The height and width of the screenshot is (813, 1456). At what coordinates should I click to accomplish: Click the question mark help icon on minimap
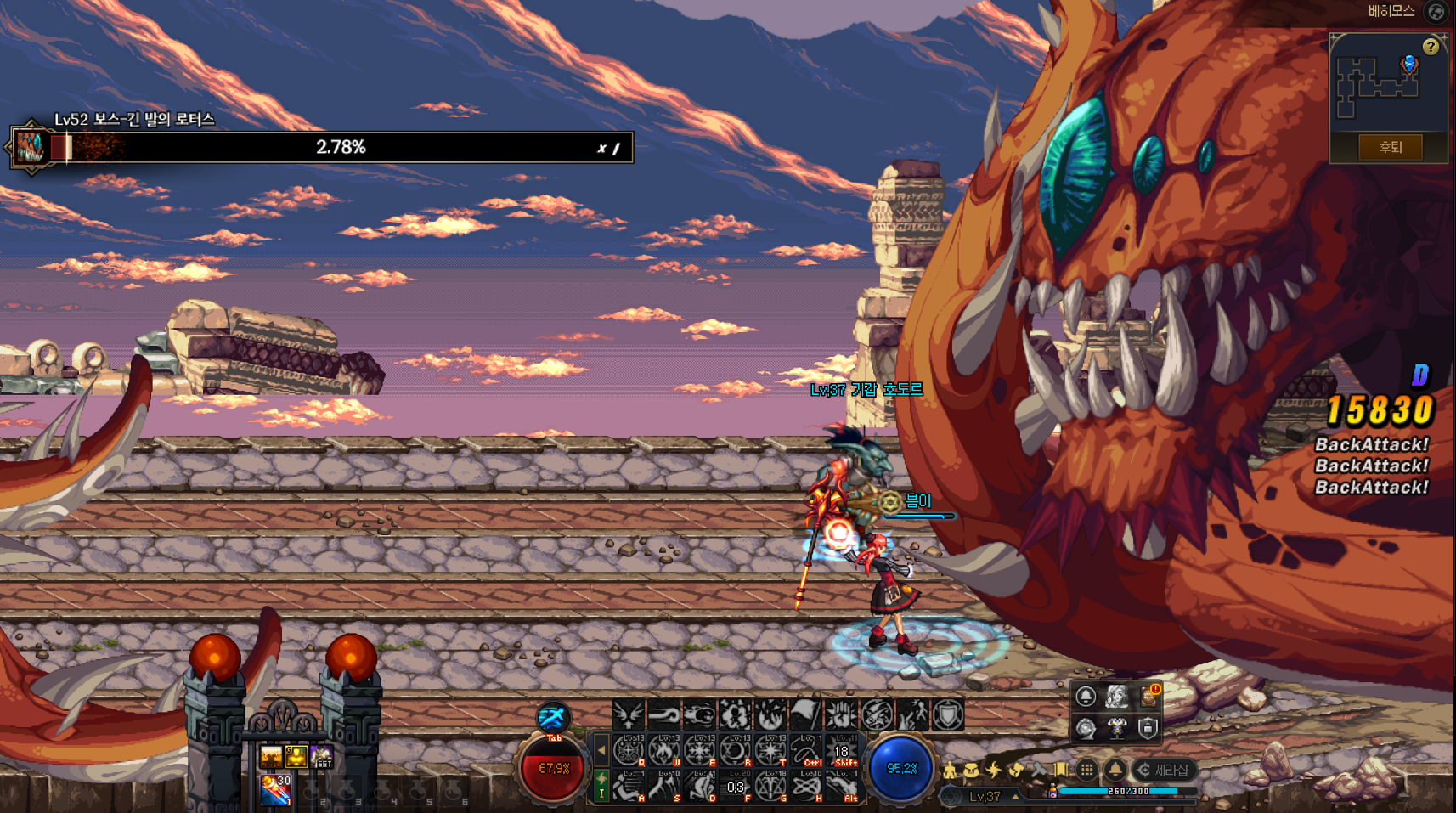click(1431, 47)
